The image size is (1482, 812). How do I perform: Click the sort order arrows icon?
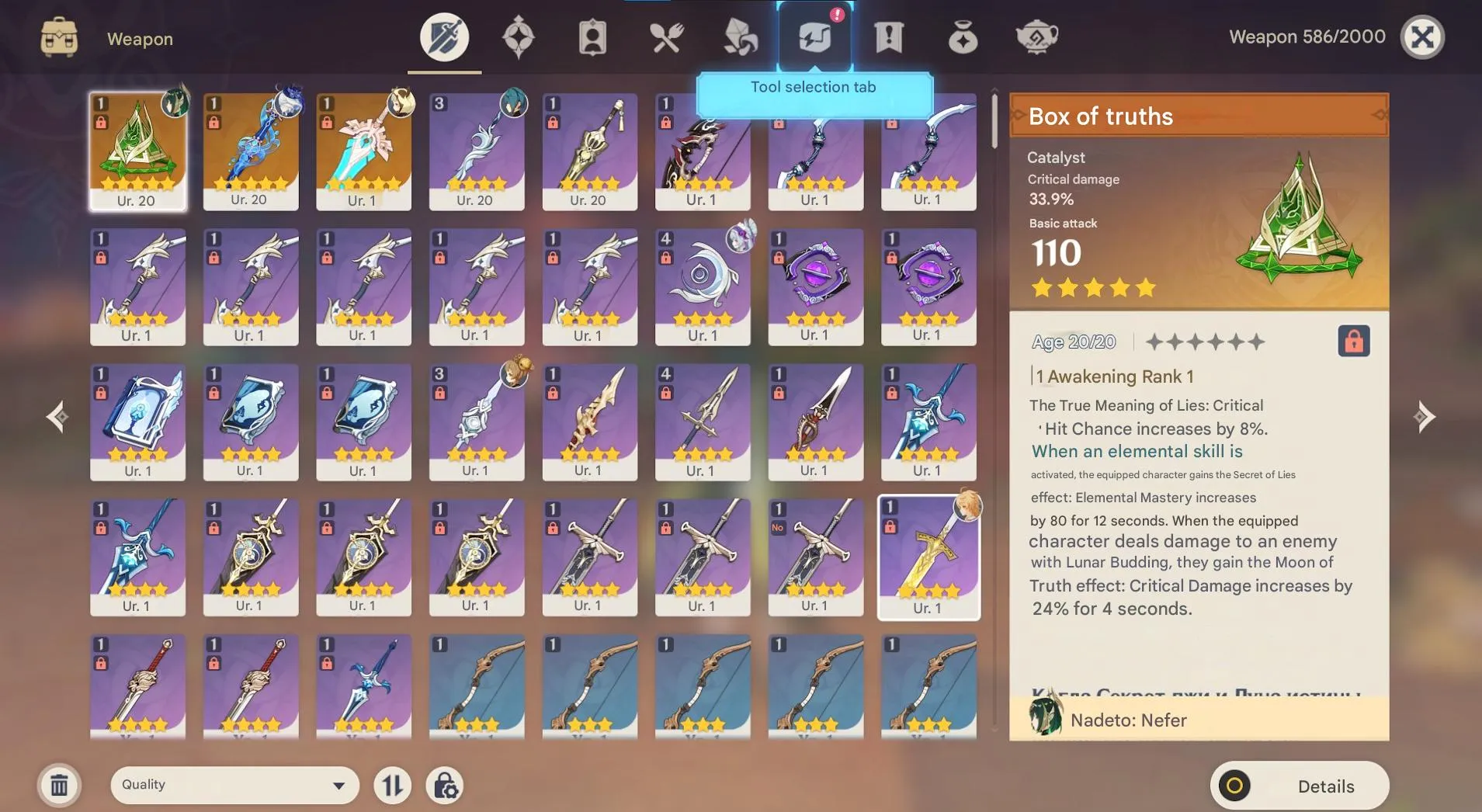tap(393, 785)
